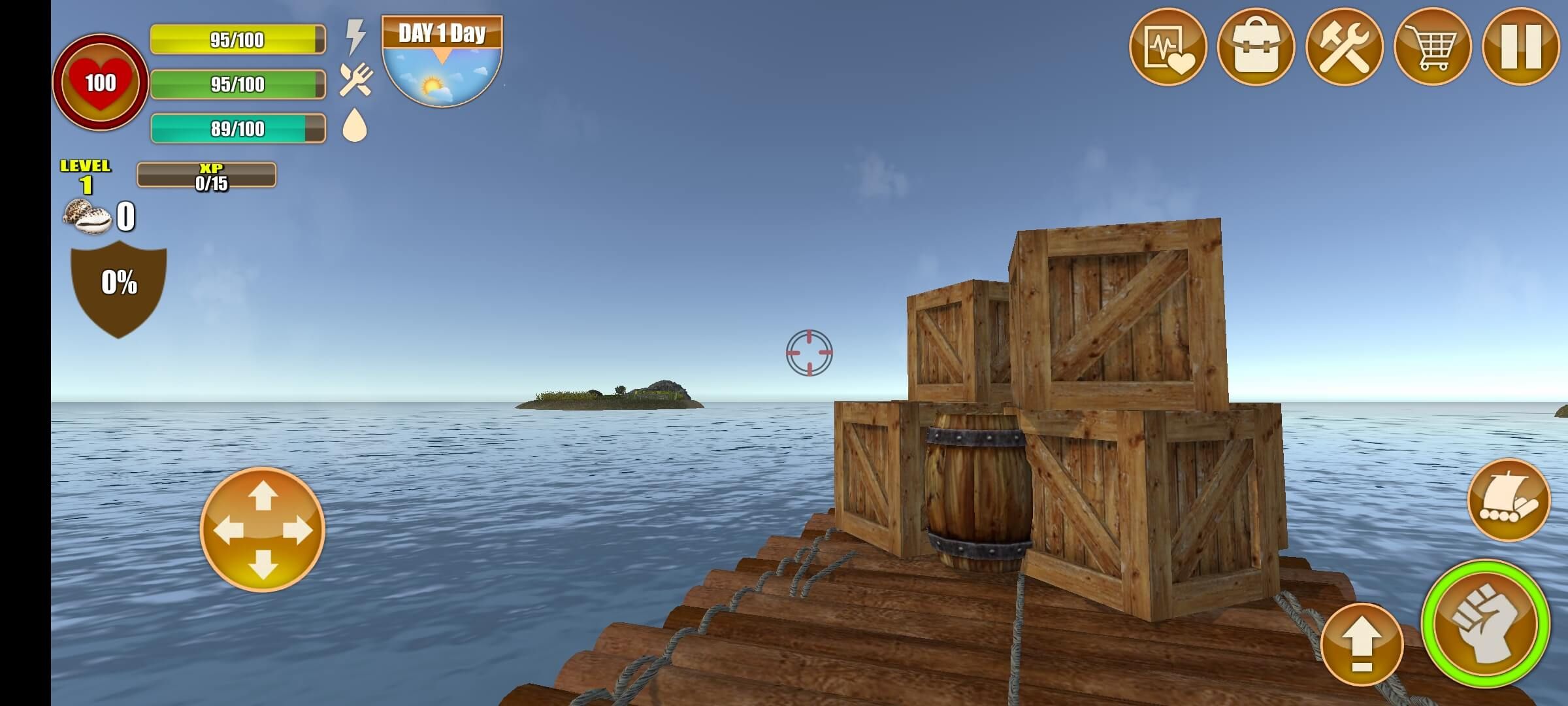Open the health status monitor panel
Viewport: 1568px width, 706px height.
[x=1168, y=46]
